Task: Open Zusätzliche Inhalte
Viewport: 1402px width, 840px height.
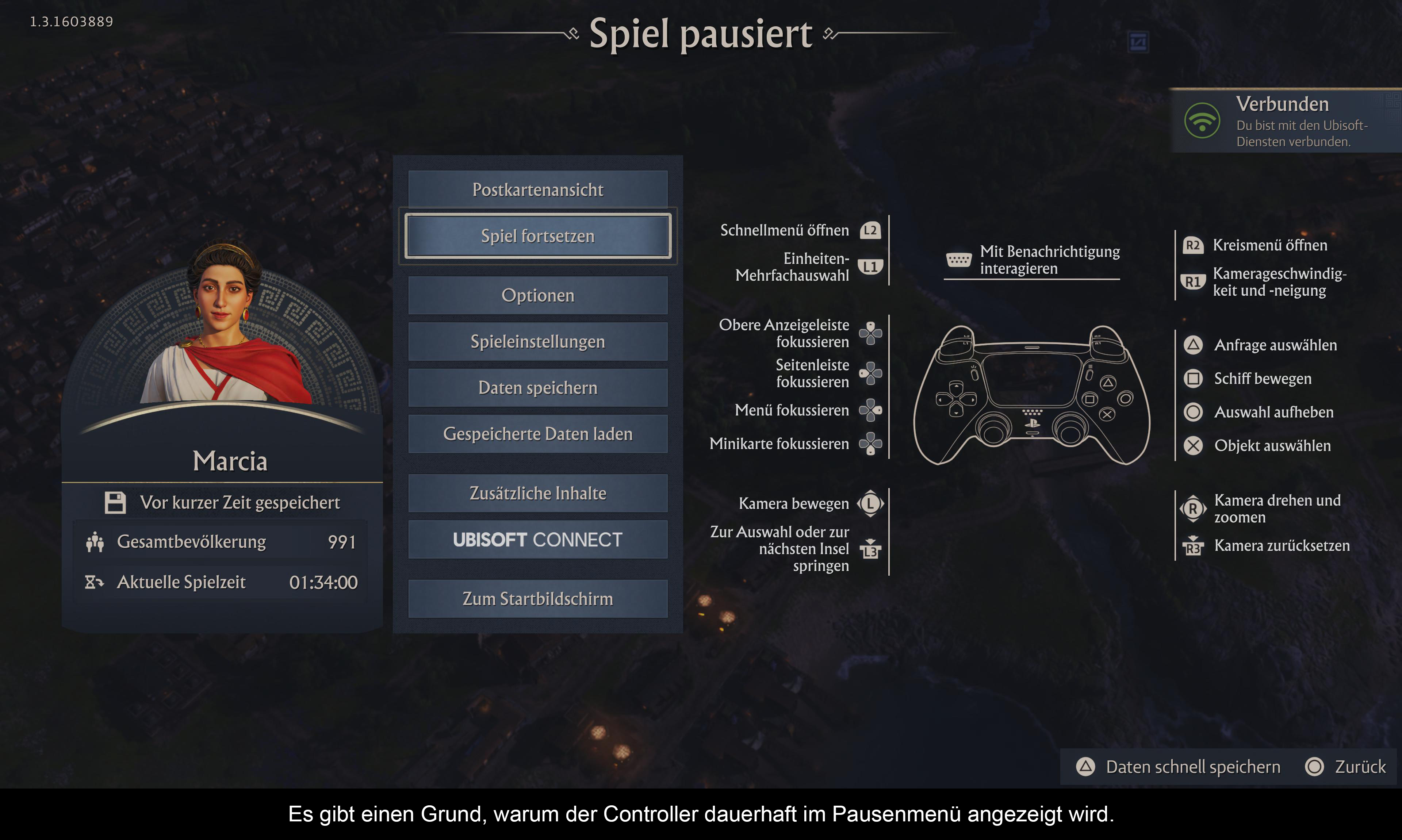Action: [538, 494]
